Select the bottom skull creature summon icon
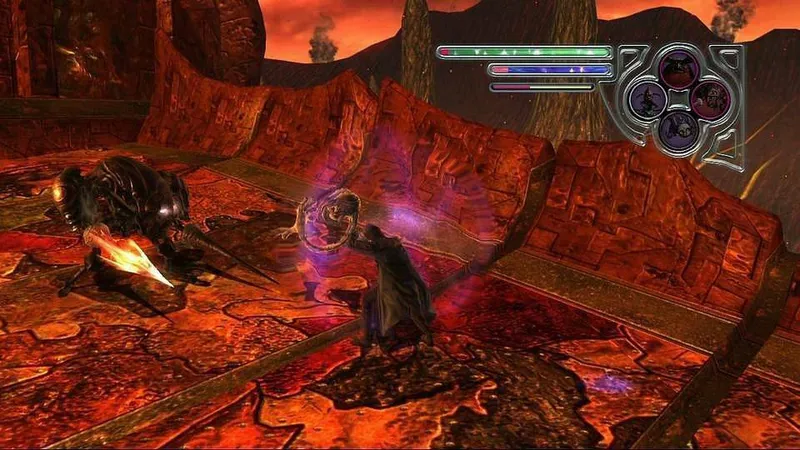Screen dimensions: 800x450 click(x=678, y=129)
